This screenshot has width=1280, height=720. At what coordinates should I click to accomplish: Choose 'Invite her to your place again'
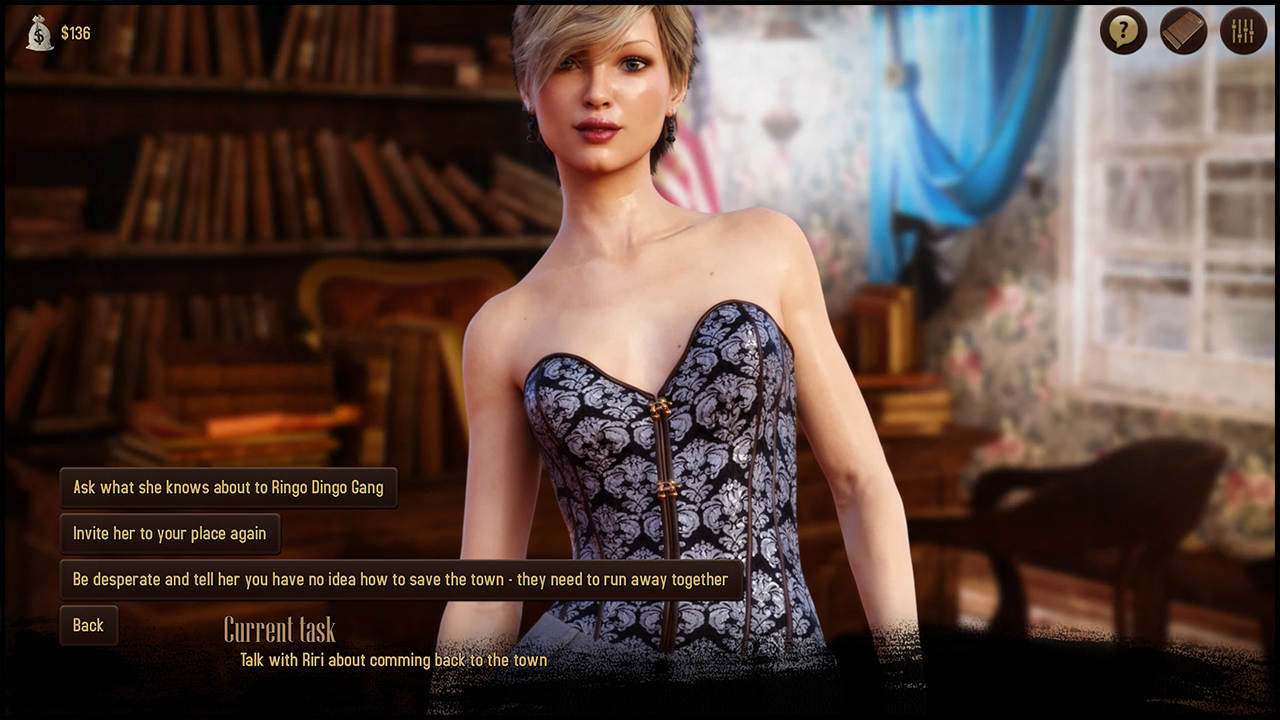(170, 534)
